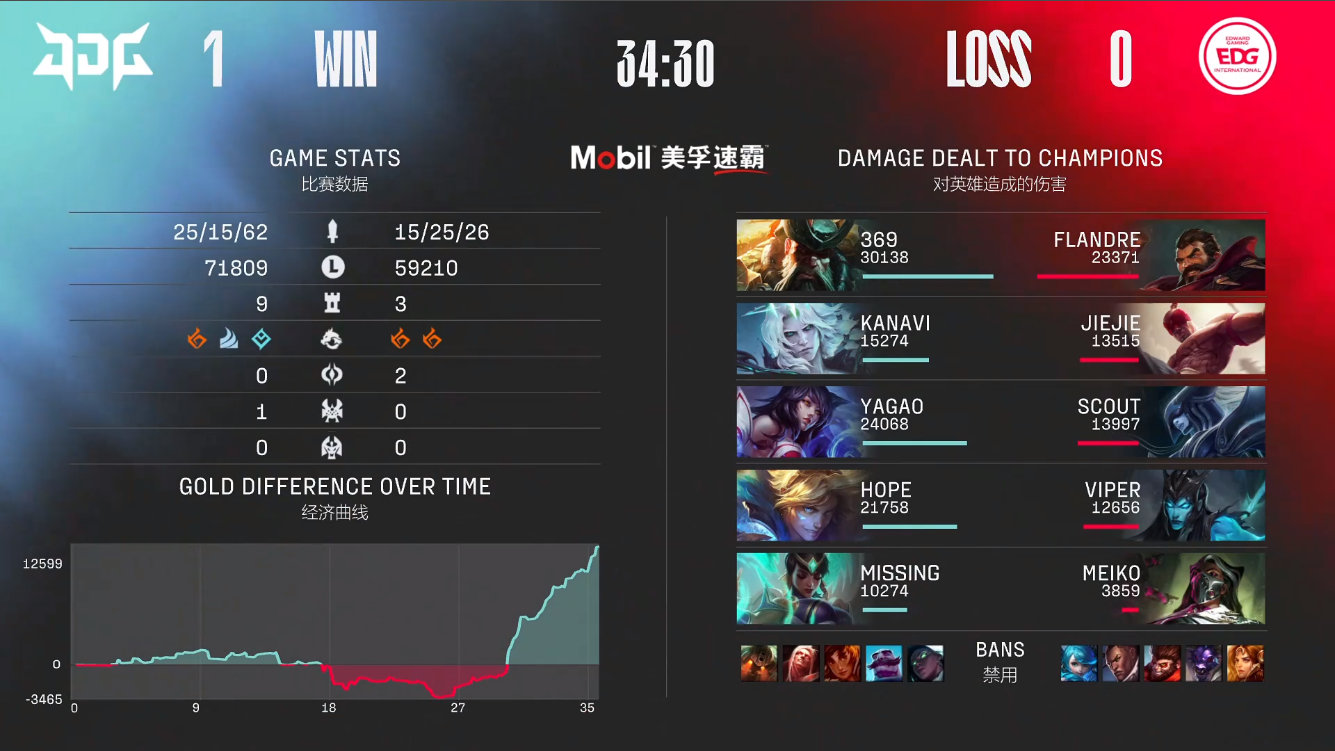Select the EDG team logo

tap(1237, 58)
